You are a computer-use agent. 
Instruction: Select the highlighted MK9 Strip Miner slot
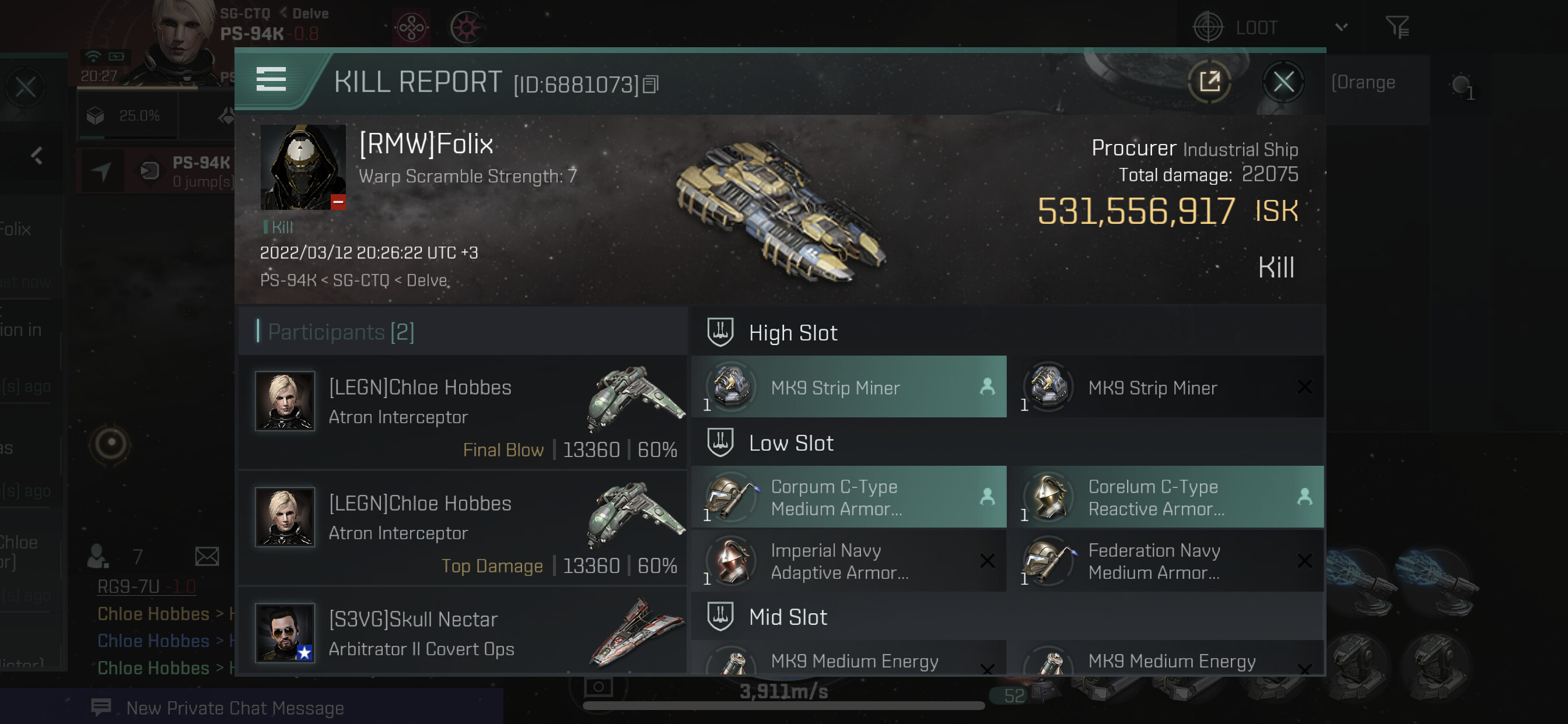(849, 387)
